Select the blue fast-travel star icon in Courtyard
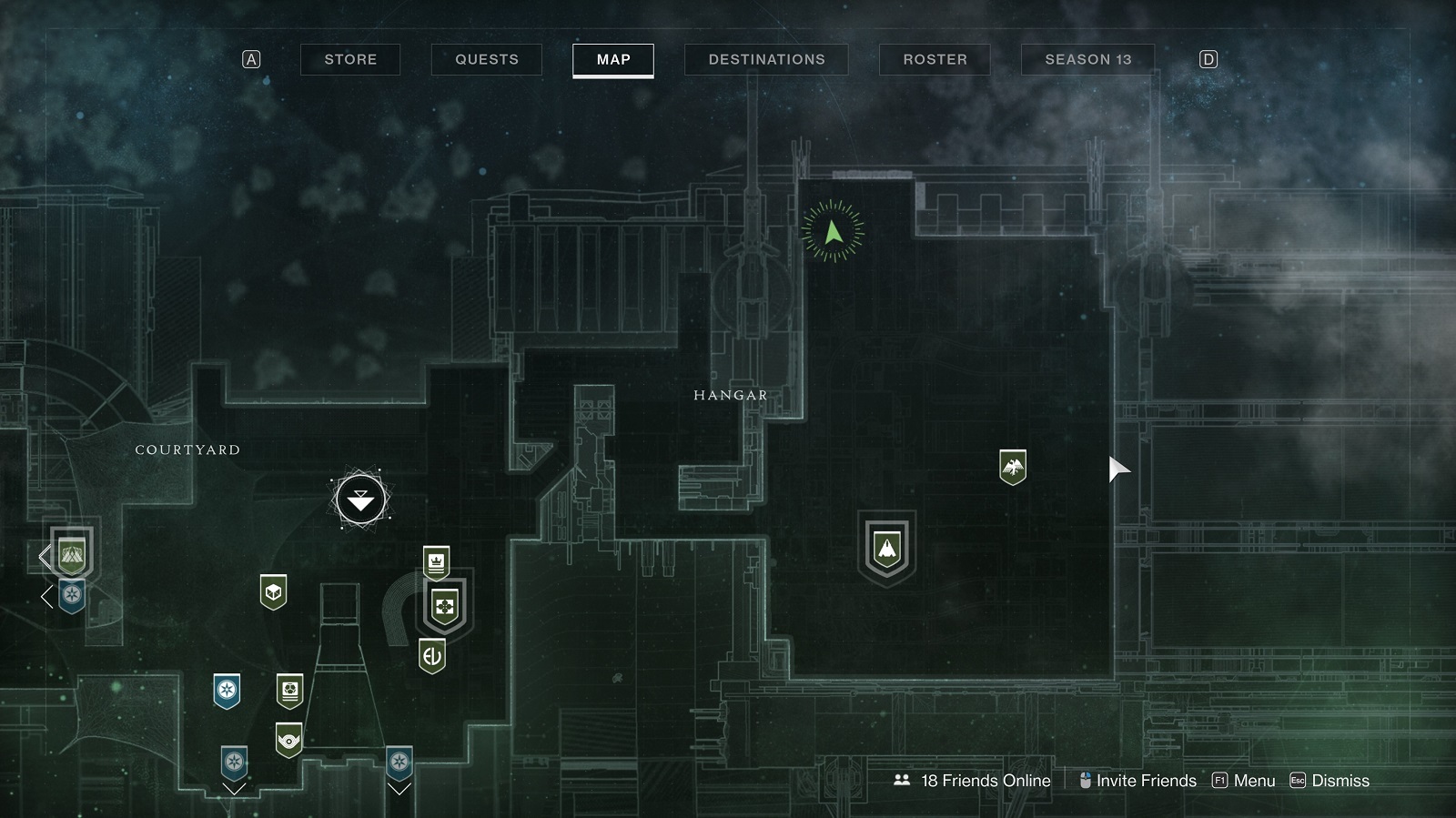The image size is (1456, 818). click(226, 691)
